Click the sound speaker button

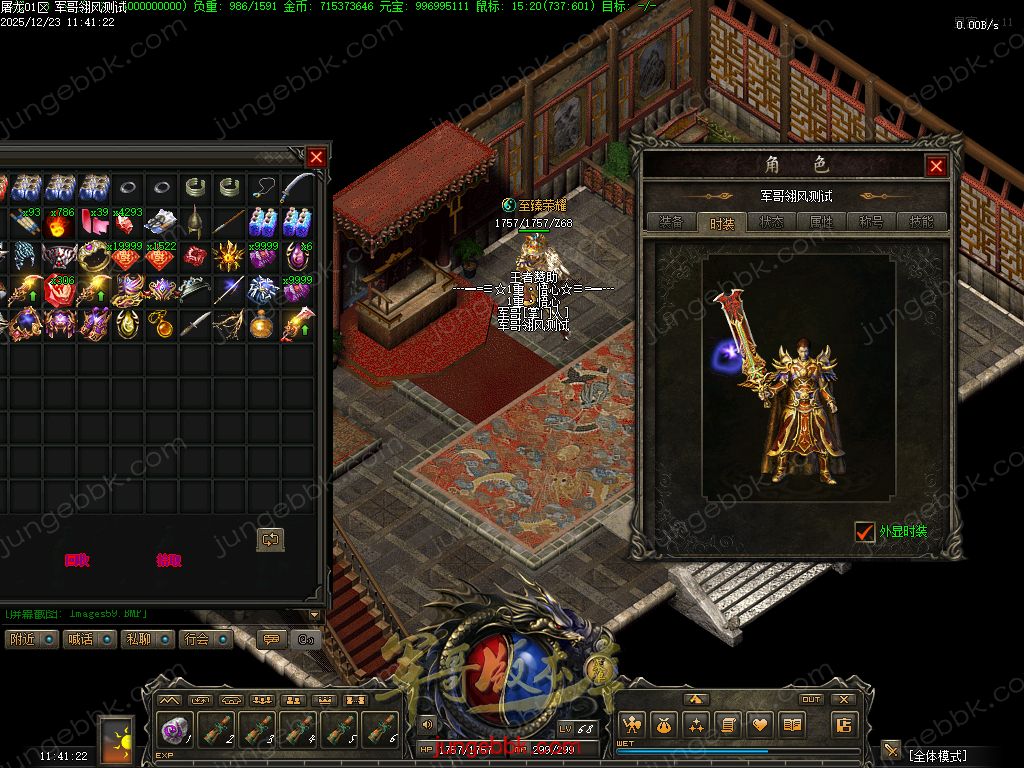pyautogui.click(x=427, y=724)
